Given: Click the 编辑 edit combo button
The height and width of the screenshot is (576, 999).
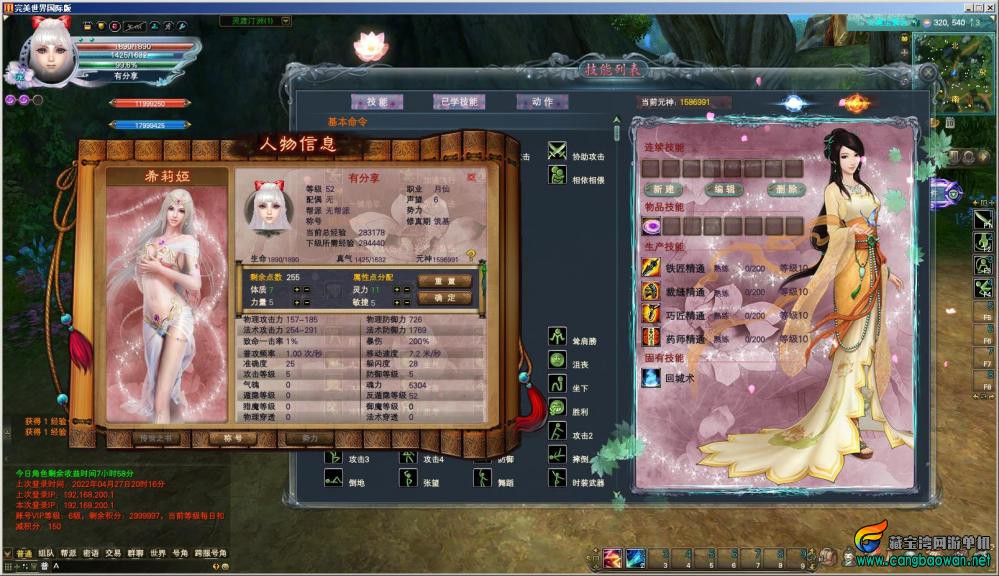Looking at the screenshot, I should click(x=724, y=189).
